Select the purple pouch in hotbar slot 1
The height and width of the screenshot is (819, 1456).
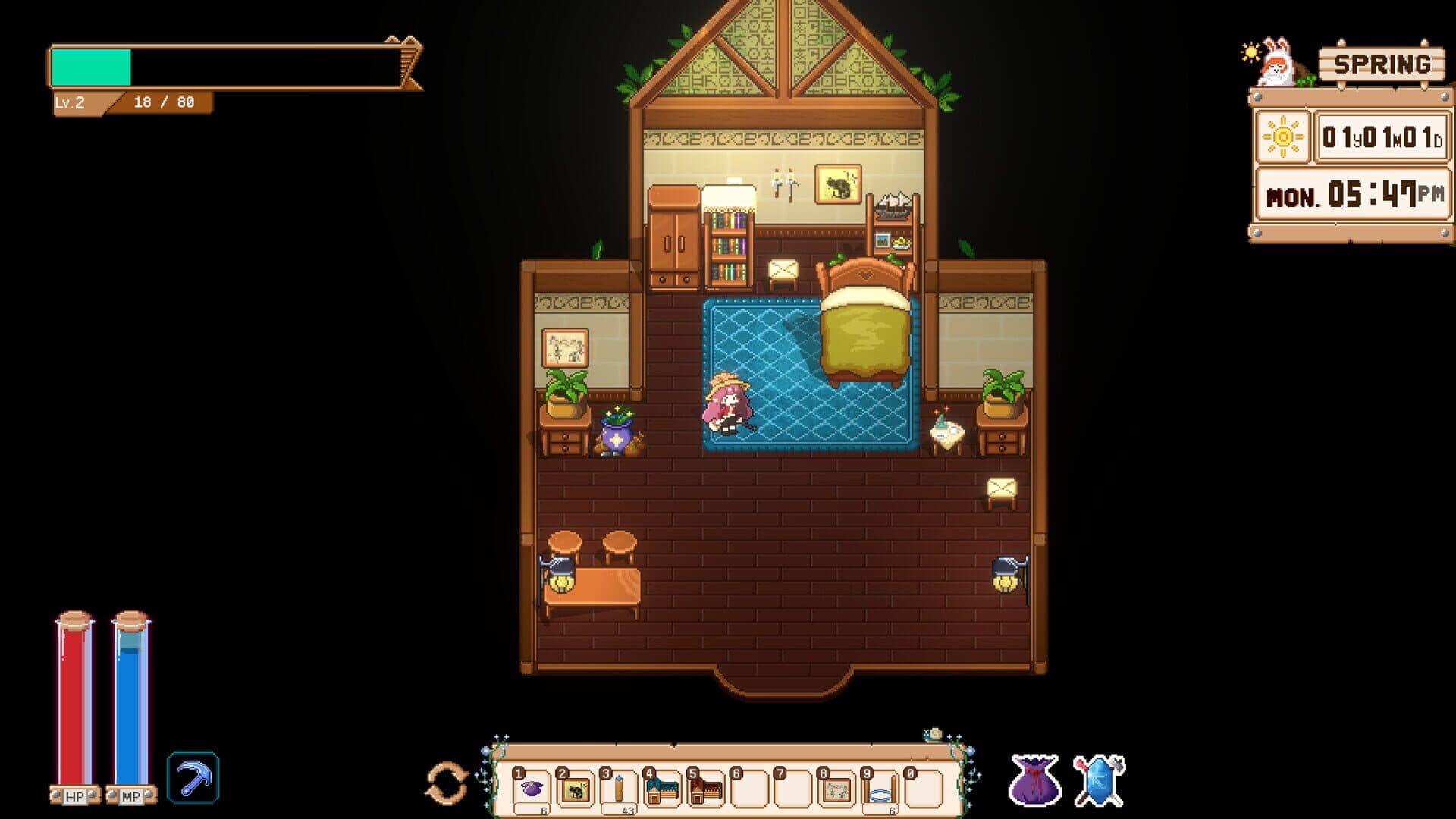pyautogui.click(x=531, y=791)
